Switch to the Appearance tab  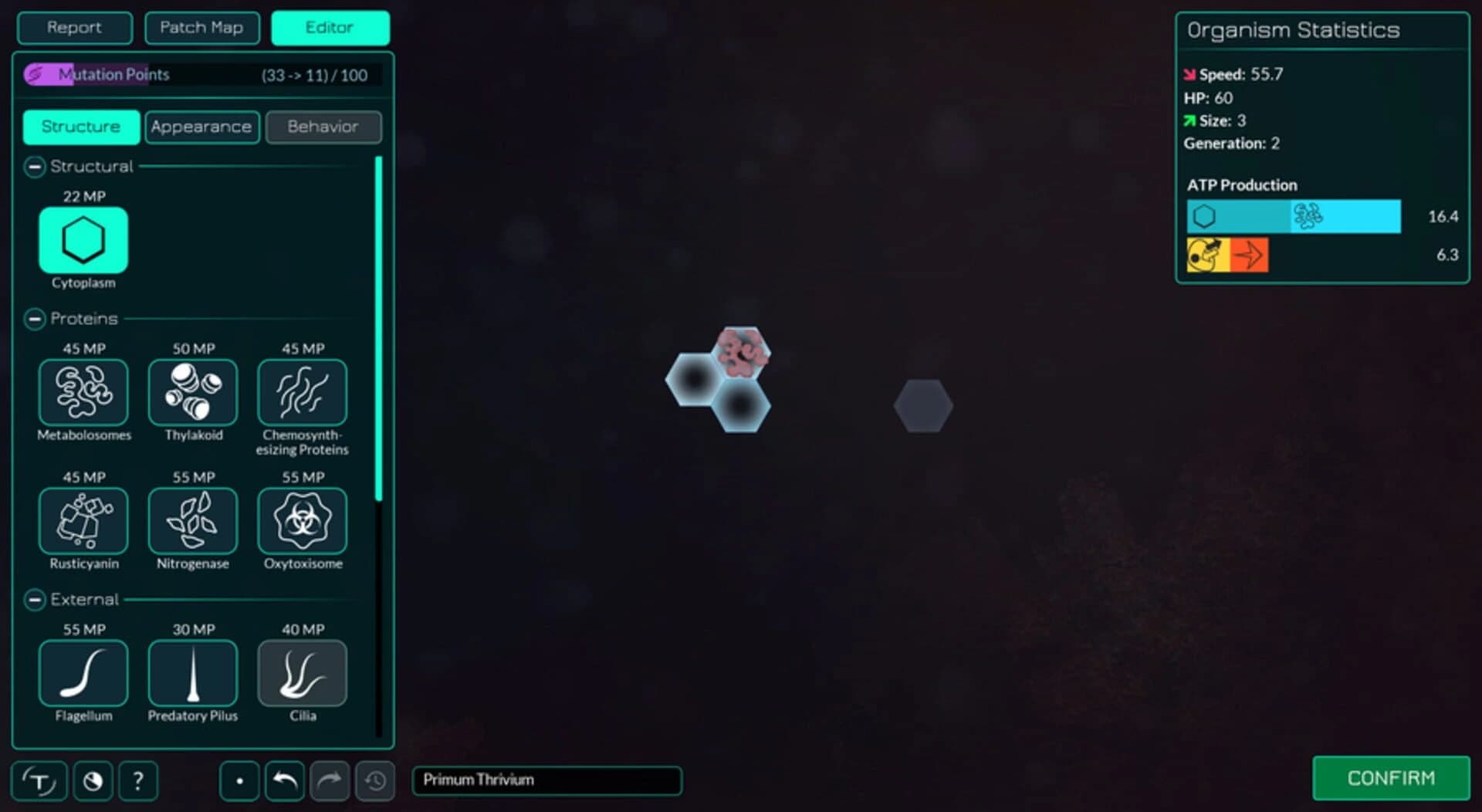coord(201,127)
